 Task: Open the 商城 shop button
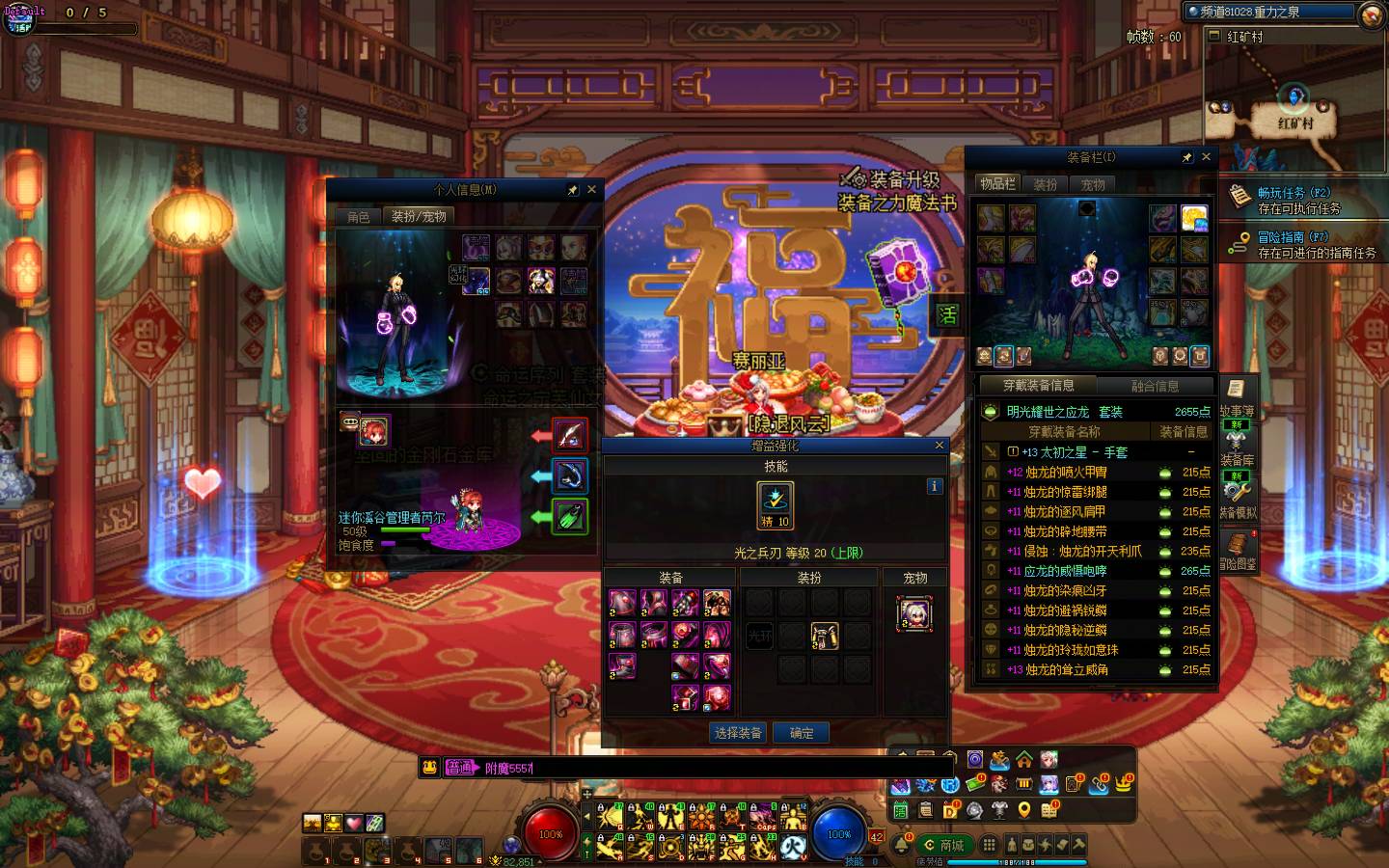[x=944, y=845]
